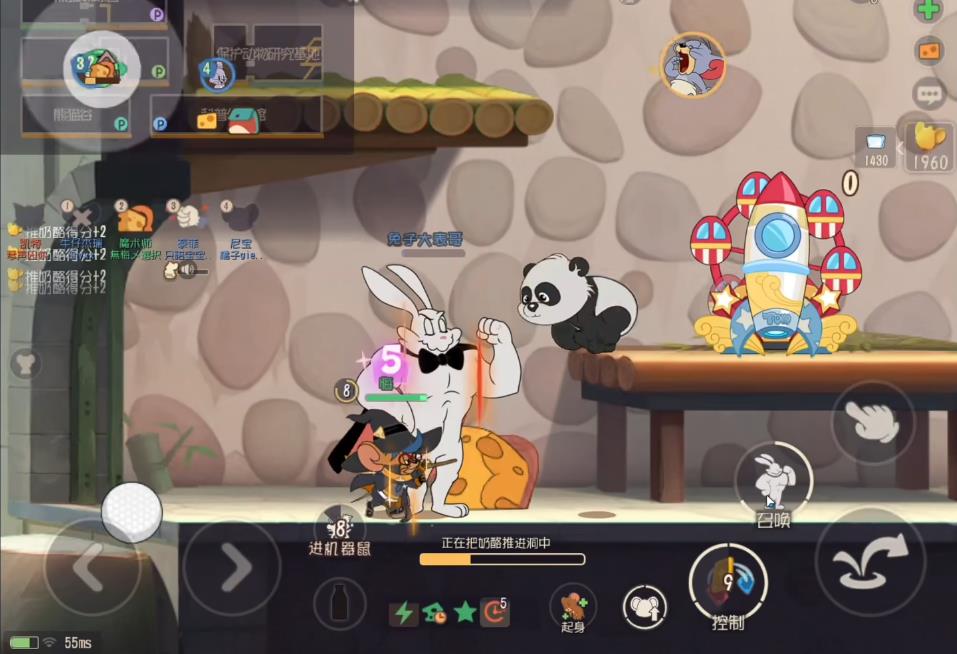Activate the mouse head skill button

click(644, 607)
